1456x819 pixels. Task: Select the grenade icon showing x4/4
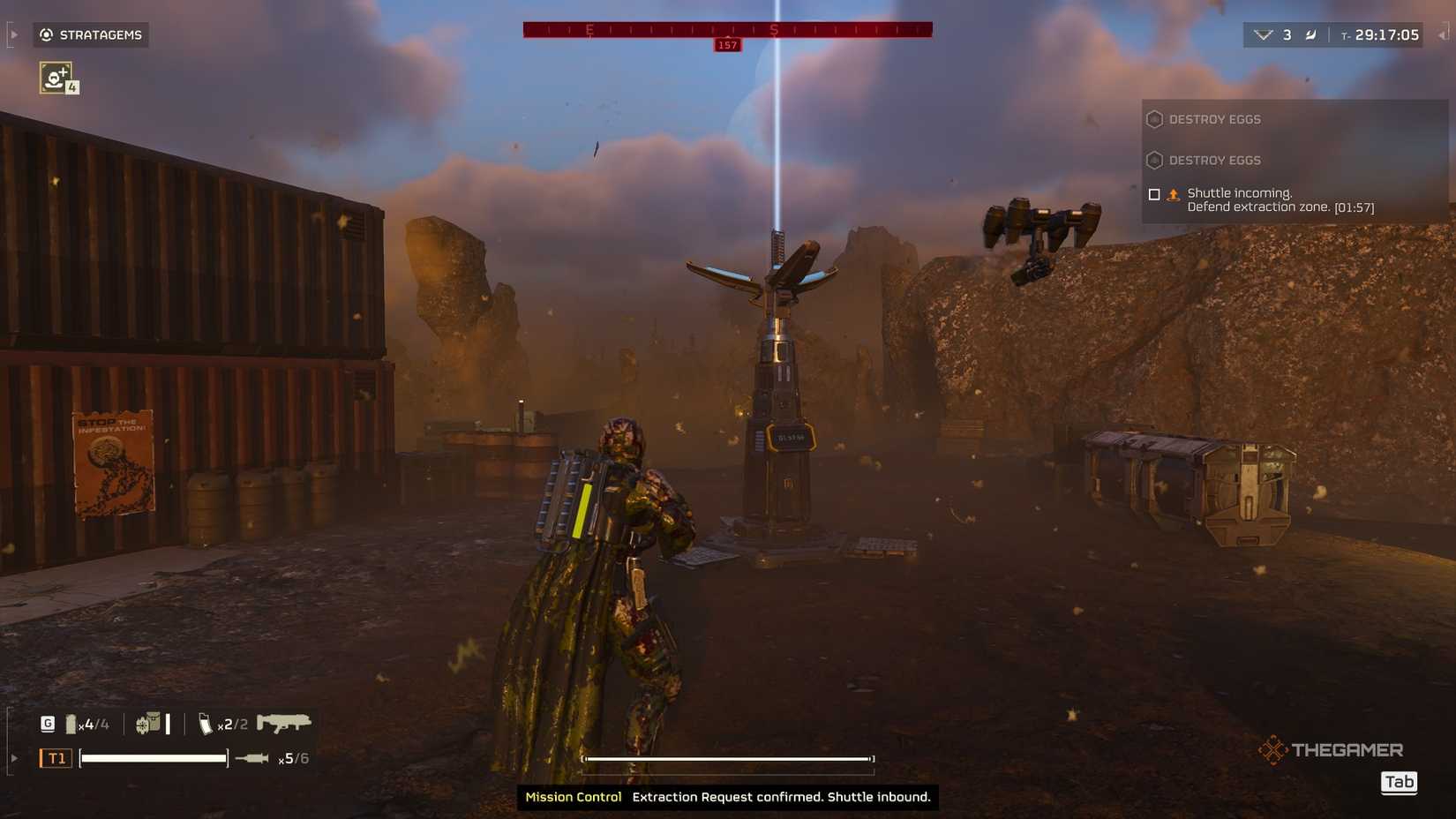[72, 722]
